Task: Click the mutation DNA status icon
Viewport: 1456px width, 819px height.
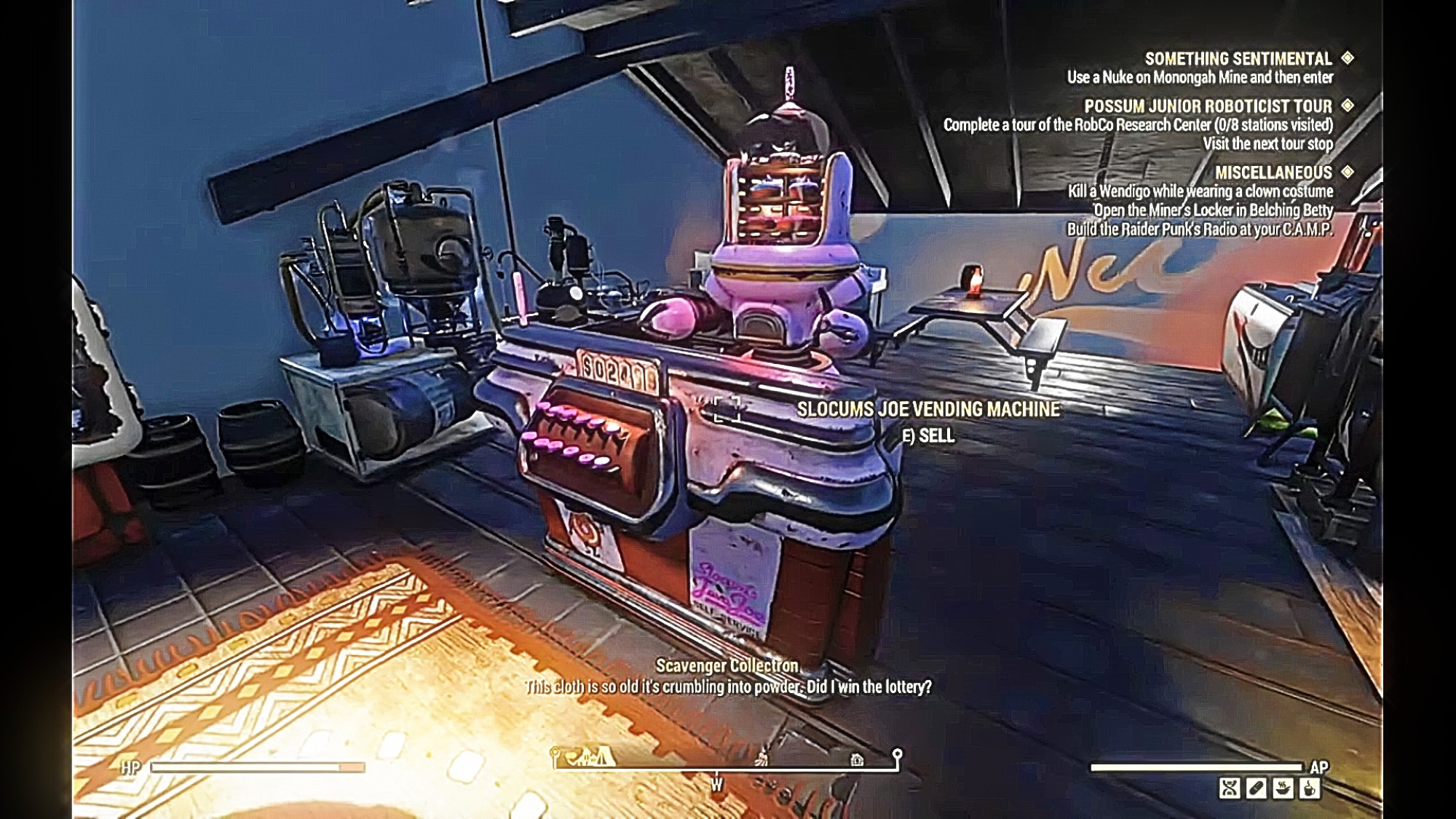Action: pos(1230,788)
